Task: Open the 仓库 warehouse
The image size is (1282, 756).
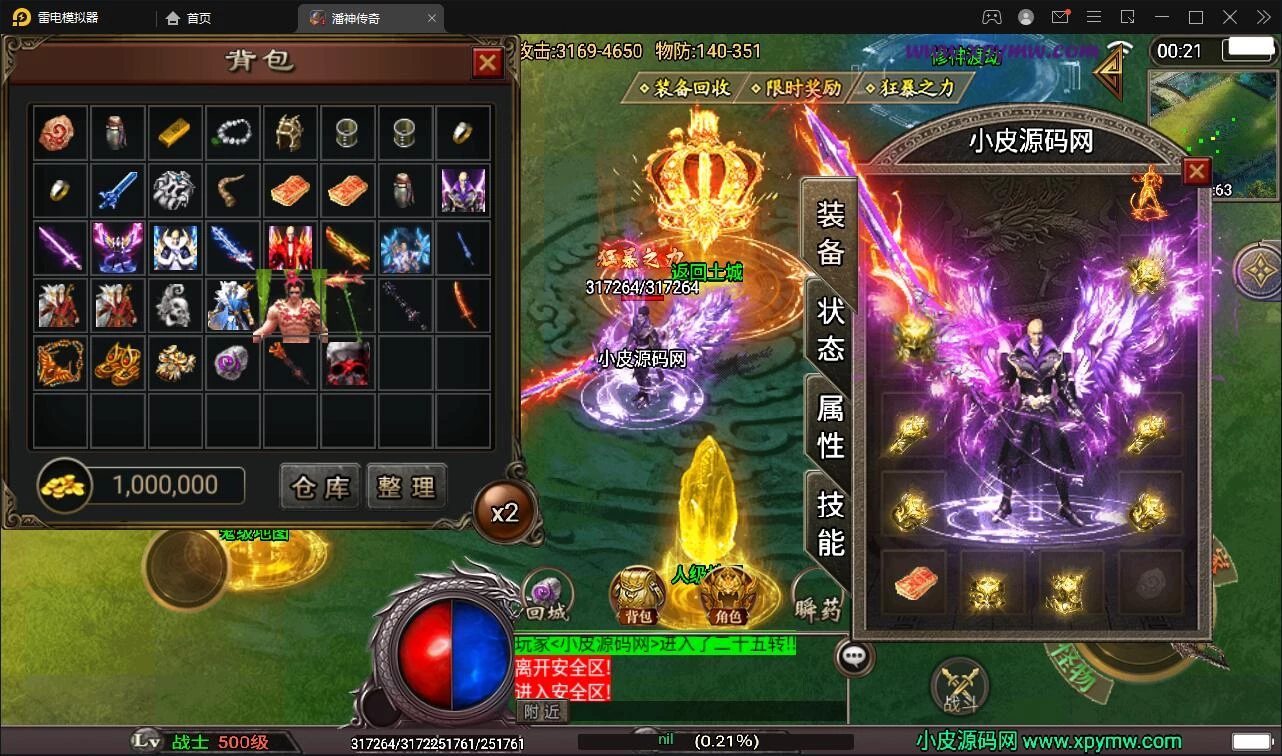Action: pyautogui.click(x=320, y=487)
